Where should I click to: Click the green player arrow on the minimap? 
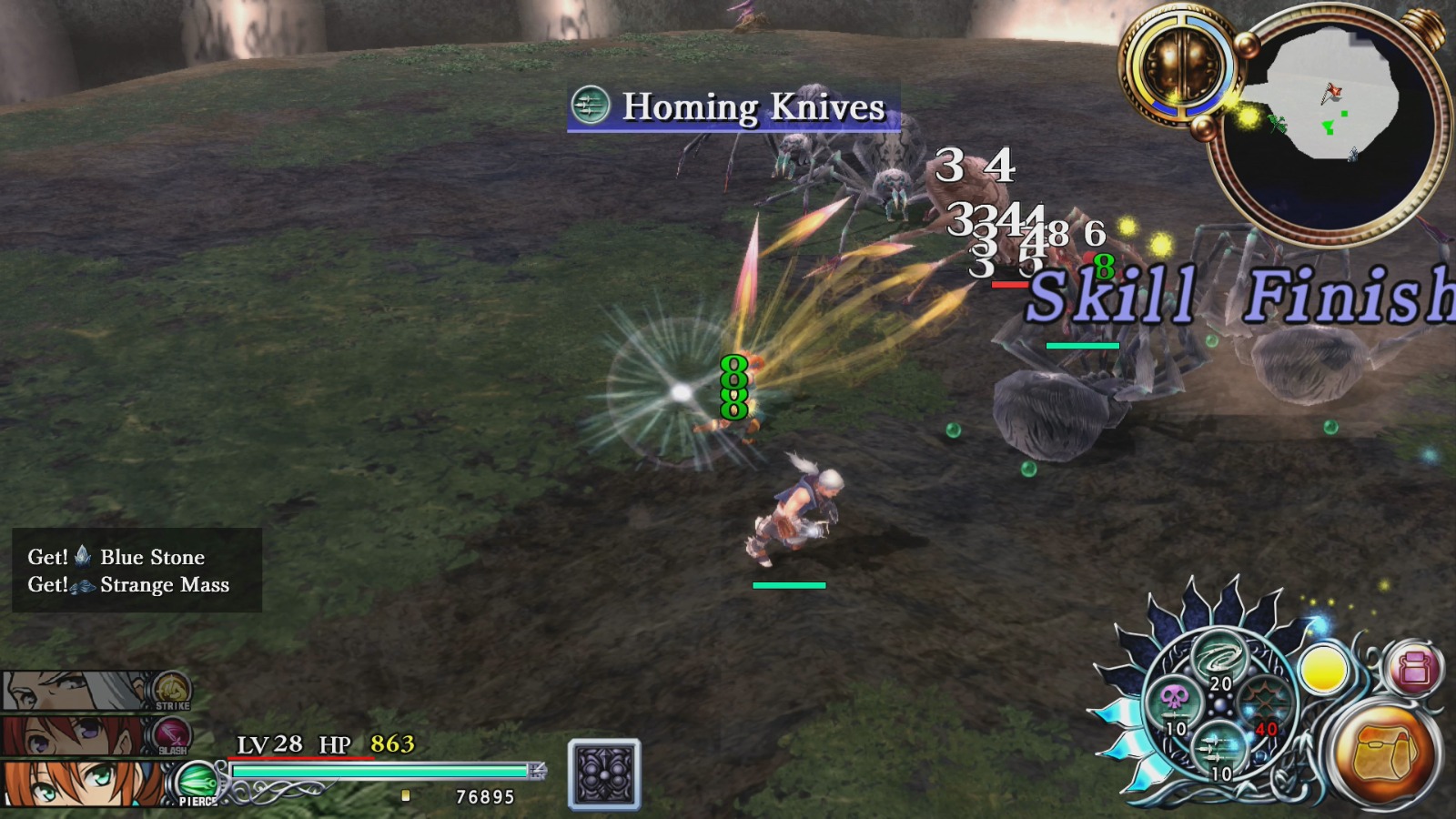[1329, 125]
